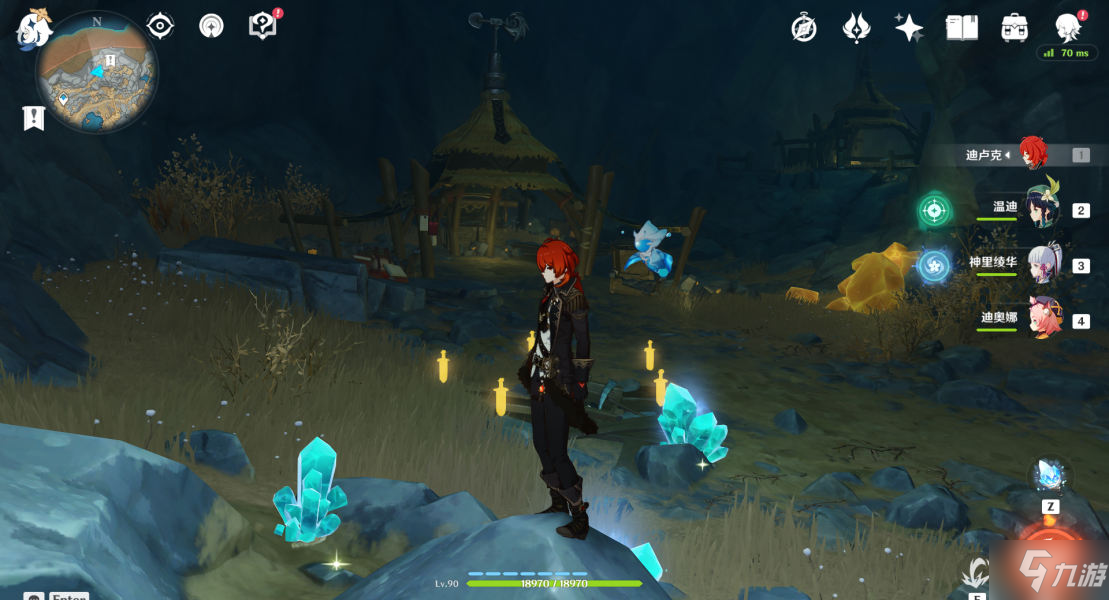Open the winged Battle Pass icon
Image resolution: width=1109 pixels, height=600 pixels.
point(857,28)
